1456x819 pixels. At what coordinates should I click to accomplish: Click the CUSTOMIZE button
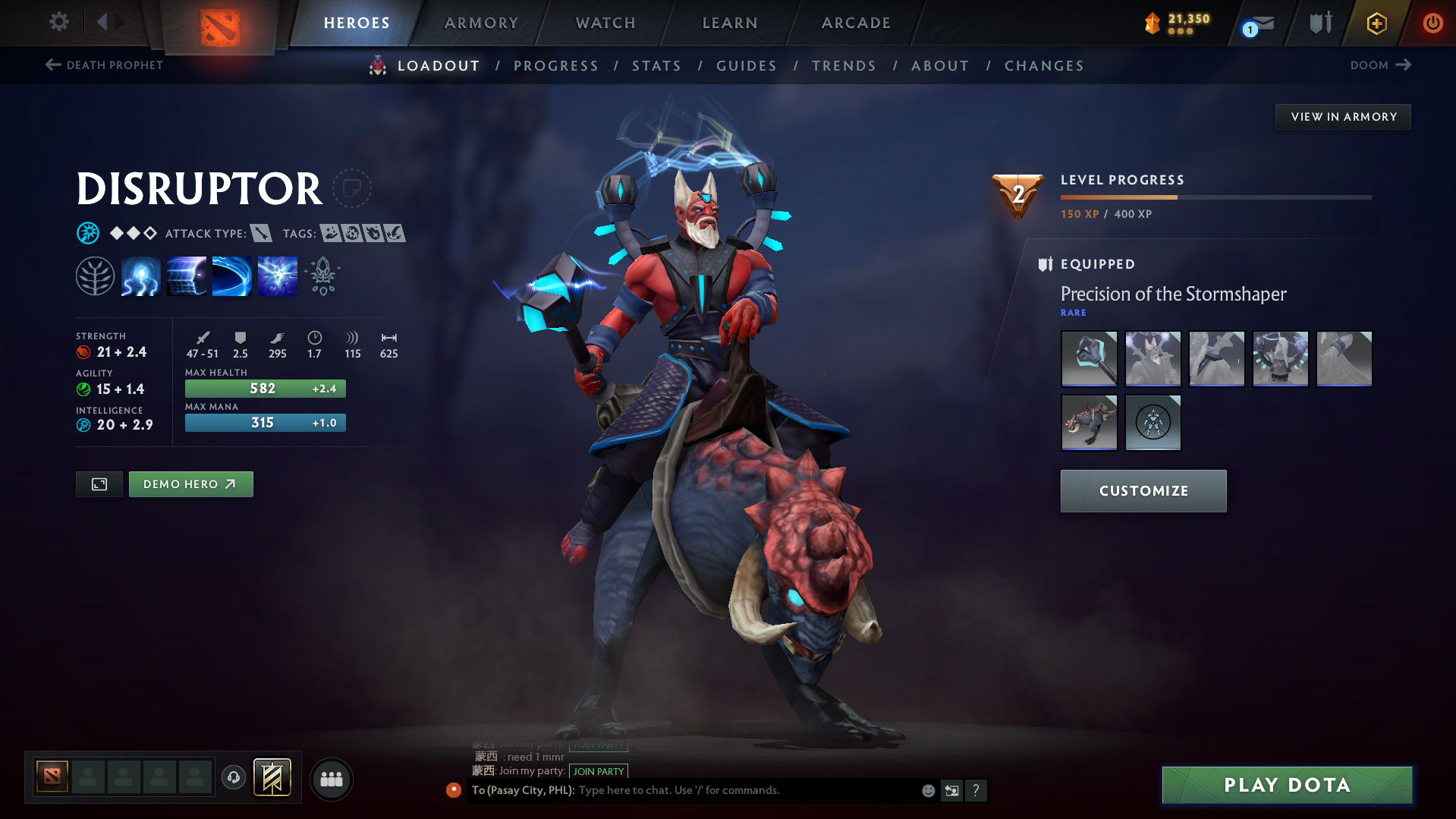pyautogui.click(x=1143, y=490)
